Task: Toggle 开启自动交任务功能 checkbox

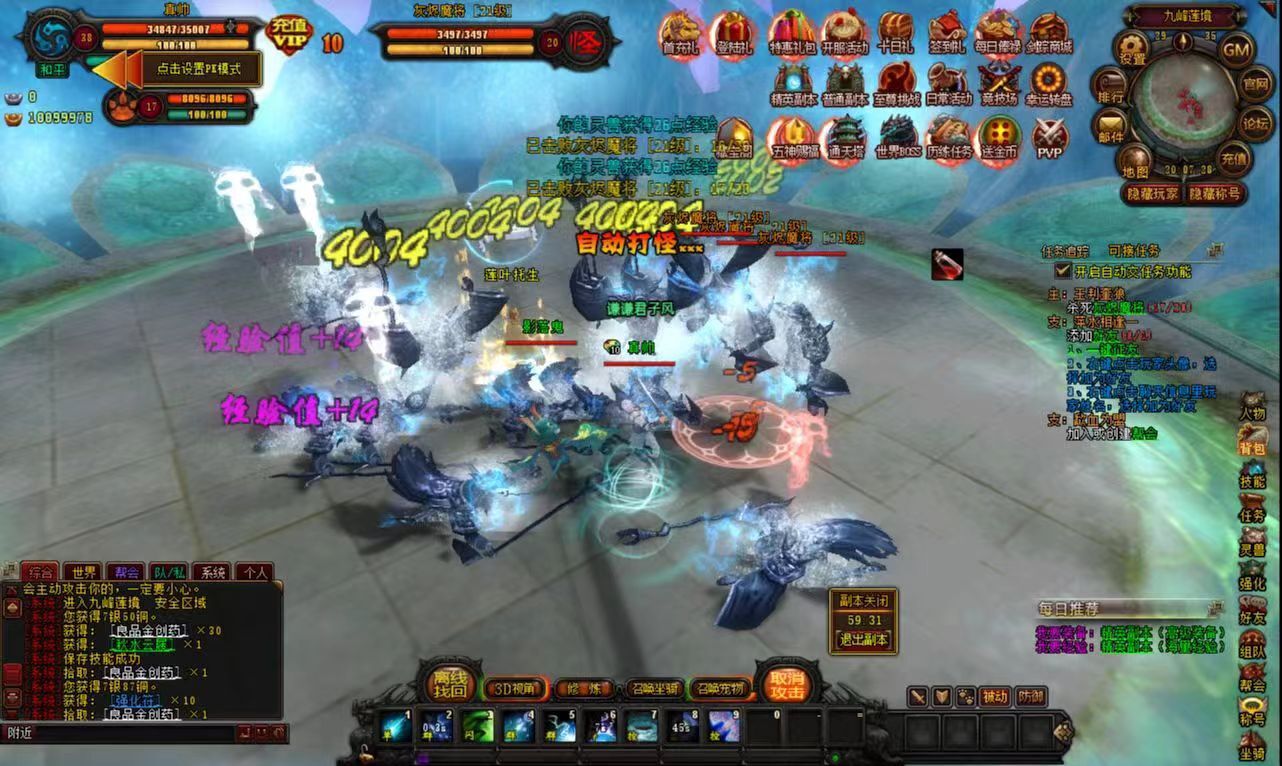Action: 1063,271
